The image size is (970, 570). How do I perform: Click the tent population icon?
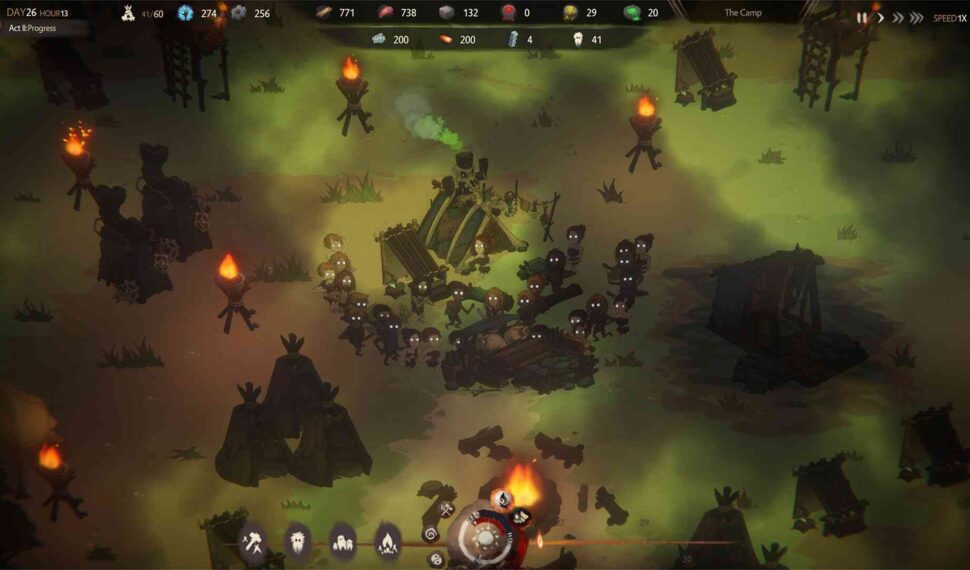128,13
